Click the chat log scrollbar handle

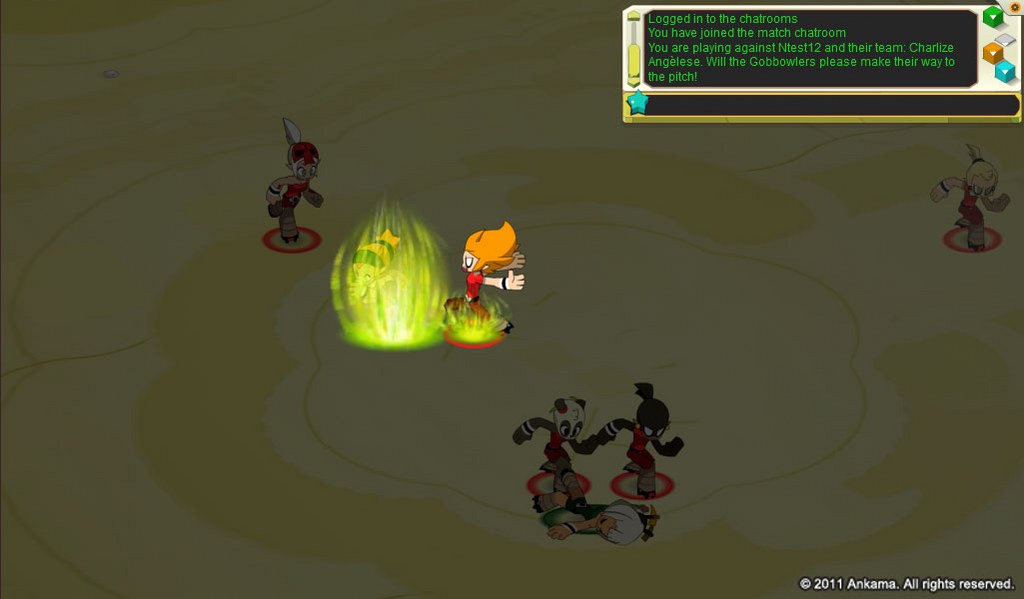[x=634, y=49]
